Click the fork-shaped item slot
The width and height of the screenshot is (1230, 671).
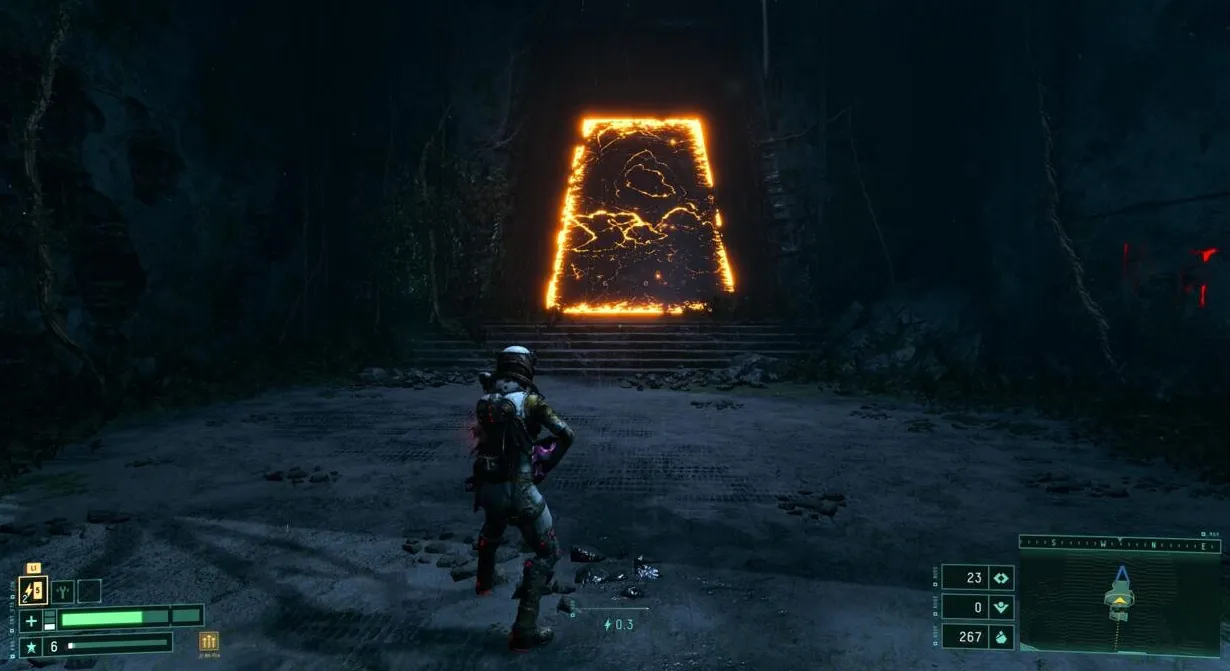tap(62, 591)
